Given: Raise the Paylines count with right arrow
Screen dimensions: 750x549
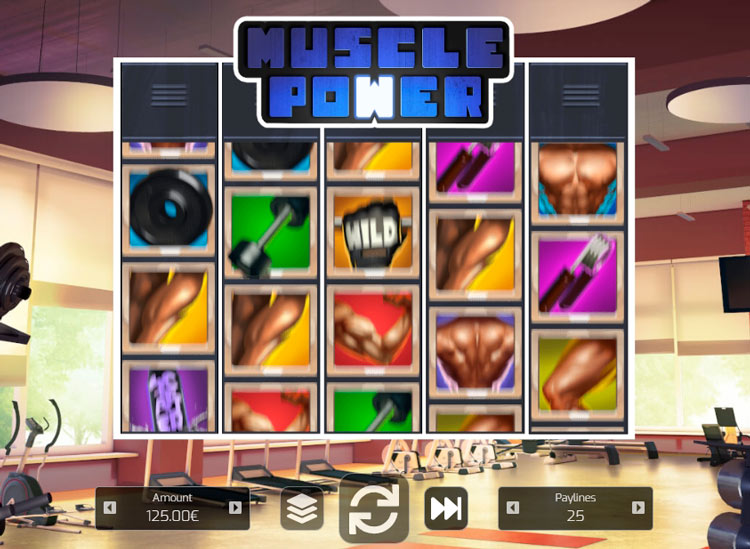Looking at the screenshot, I should 638,508.
